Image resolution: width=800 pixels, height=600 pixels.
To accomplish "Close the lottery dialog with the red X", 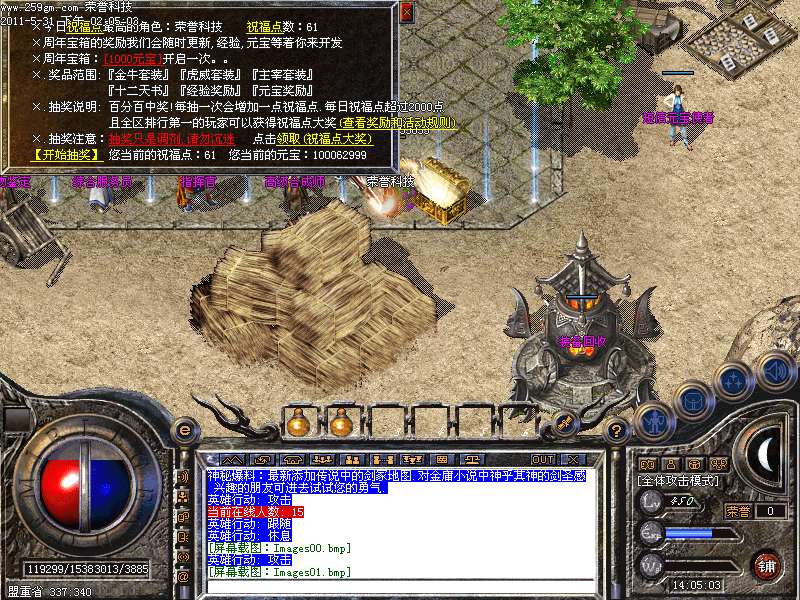I will 406,13.
